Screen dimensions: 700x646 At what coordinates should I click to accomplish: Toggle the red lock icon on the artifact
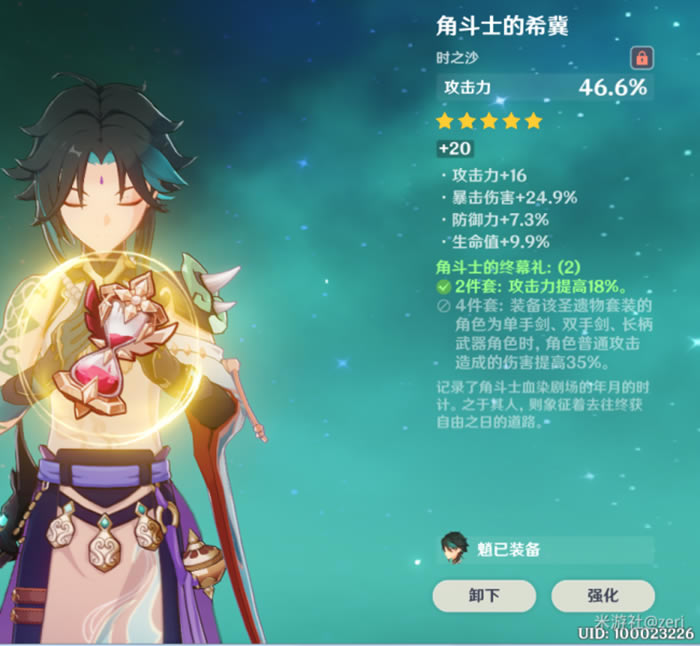641,57
